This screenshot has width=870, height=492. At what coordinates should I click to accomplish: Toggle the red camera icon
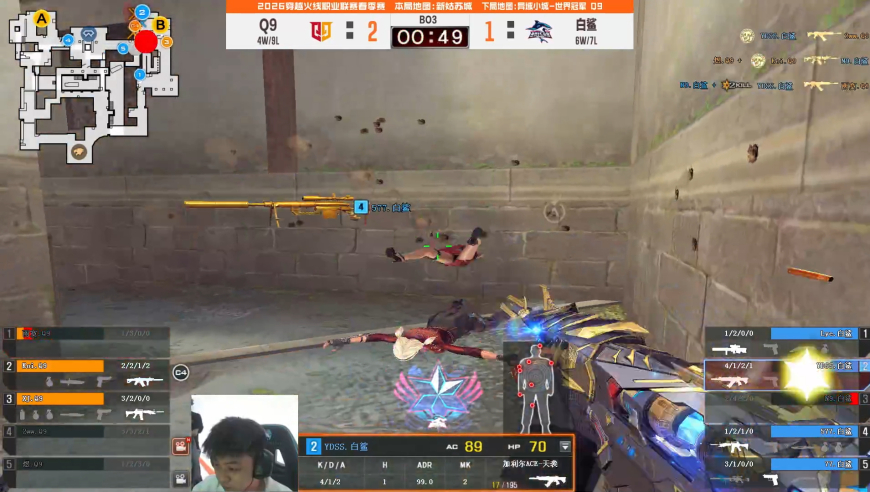pos(181,447)
